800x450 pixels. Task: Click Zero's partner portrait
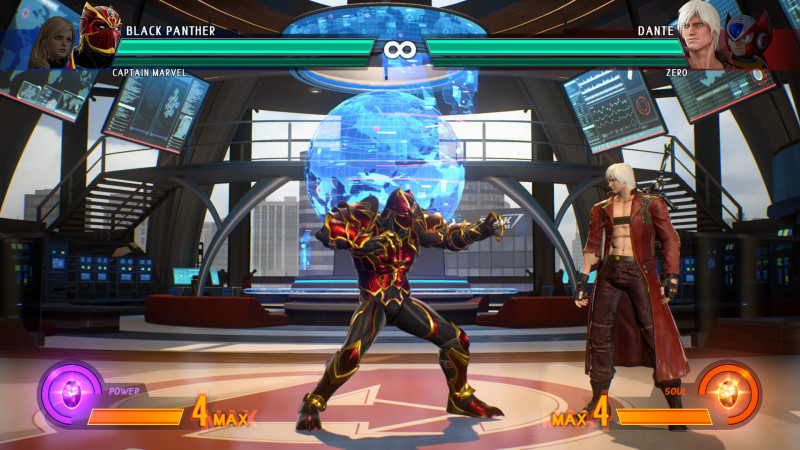(x=746, y=42)
